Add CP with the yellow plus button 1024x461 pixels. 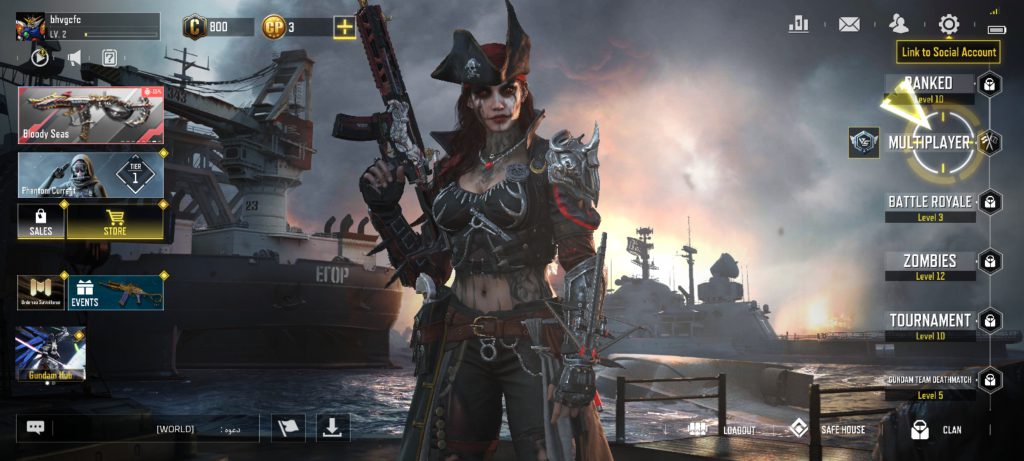coord(344,27)
